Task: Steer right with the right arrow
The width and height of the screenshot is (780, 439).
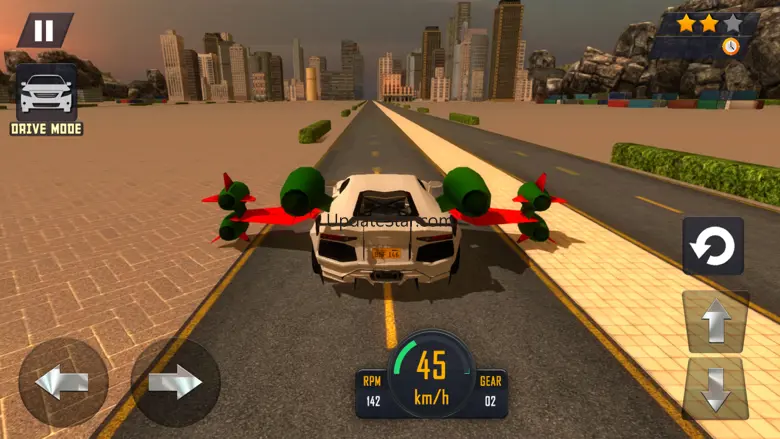Action: coord(176,382)
